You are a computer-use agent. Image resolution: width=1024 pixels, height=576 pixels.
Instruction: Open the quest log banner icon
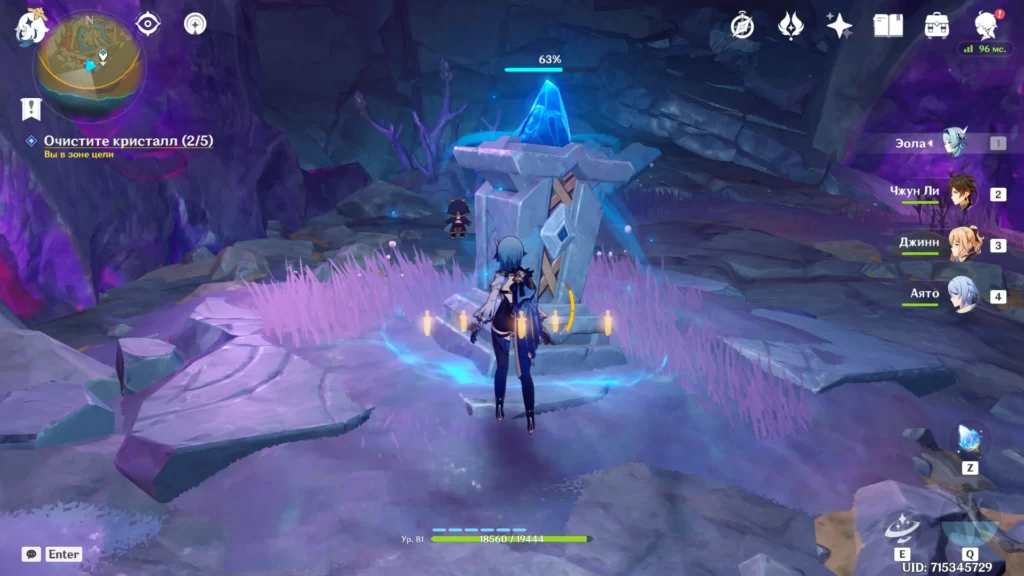click(x=32, y=108)
